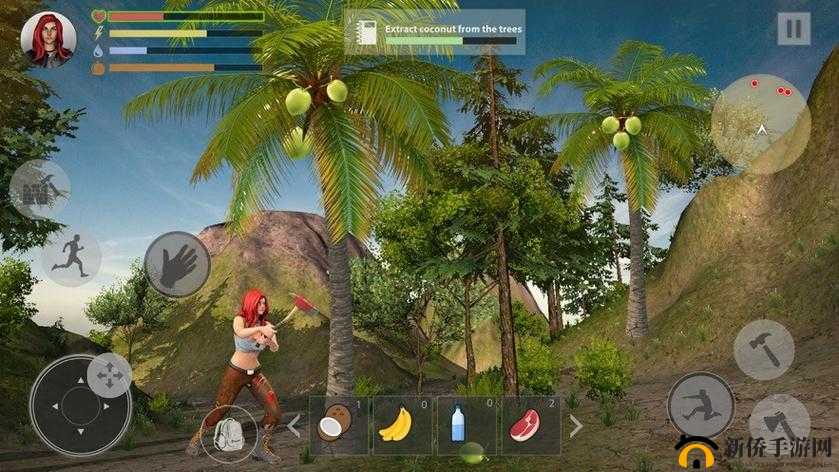Viewport: 839px width, 472px height.
Task: Tap the hammer tool button
Action: 764,349
